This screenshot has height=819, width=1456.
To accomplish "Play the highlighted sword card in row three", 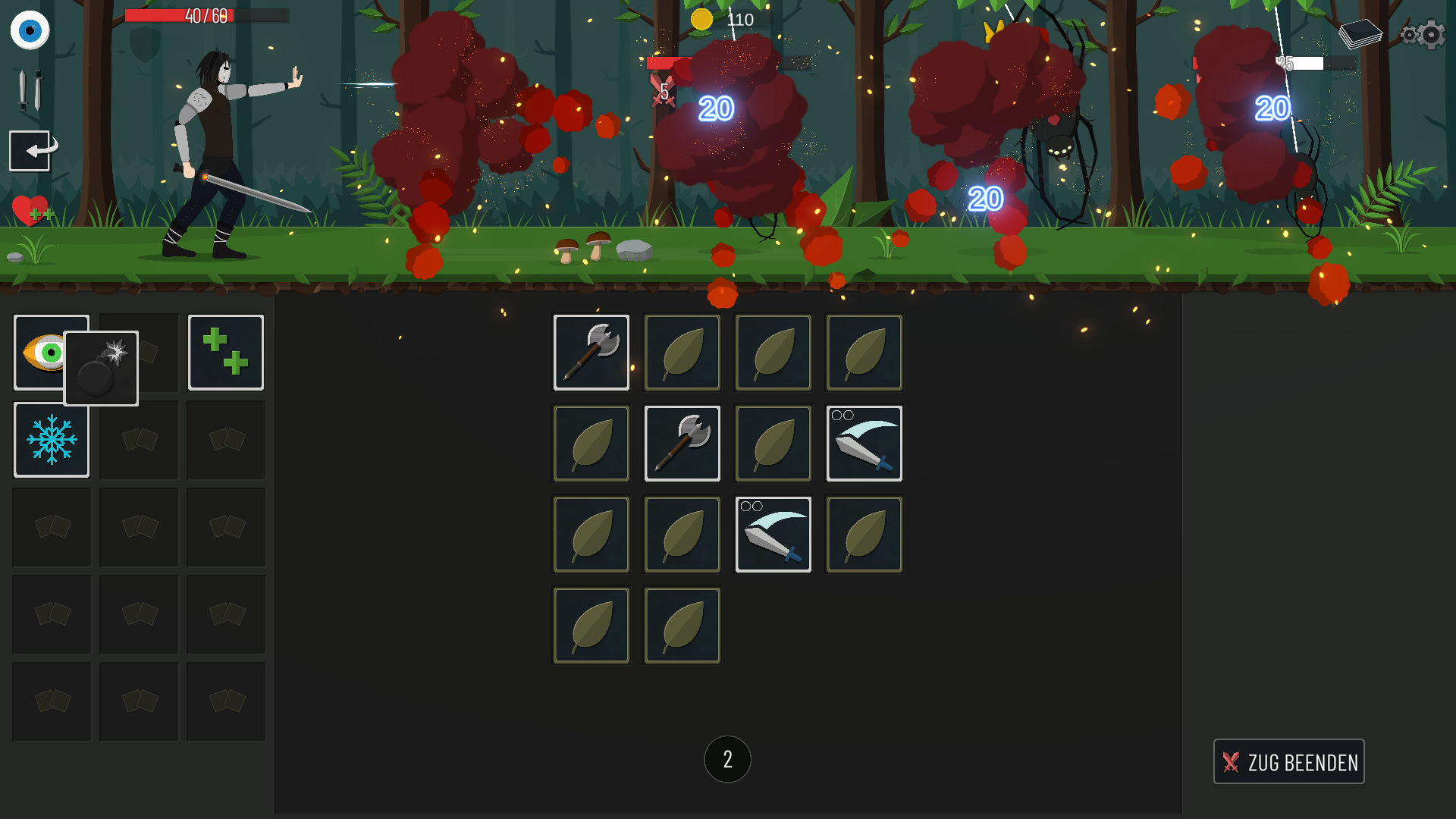I will pos(773,534).
